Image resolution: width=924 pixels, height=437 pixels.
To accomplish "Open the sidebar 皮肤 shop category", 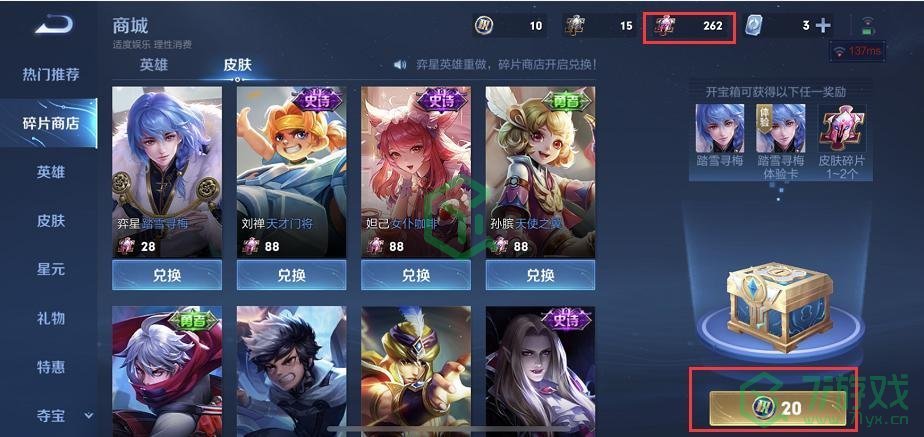I will coord(51,221).
